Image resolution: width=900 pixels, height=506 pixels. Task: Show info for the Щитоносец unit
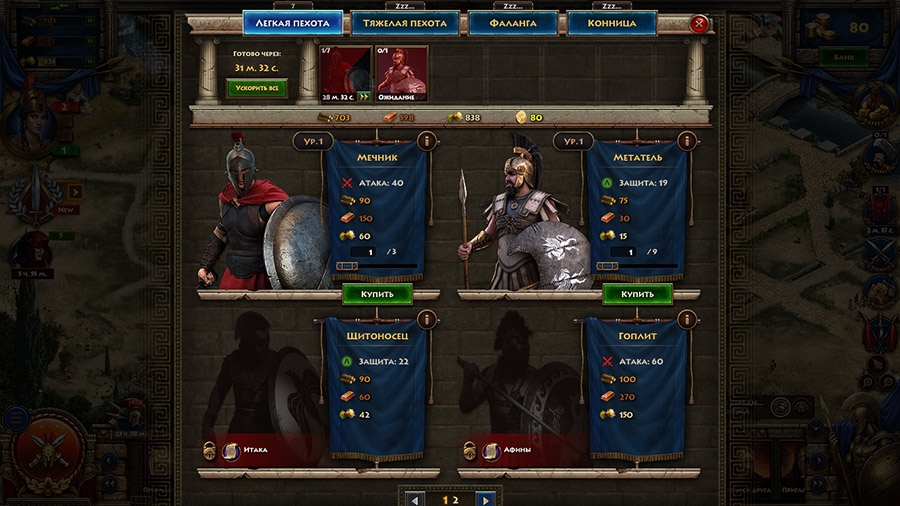click(426, 319)
